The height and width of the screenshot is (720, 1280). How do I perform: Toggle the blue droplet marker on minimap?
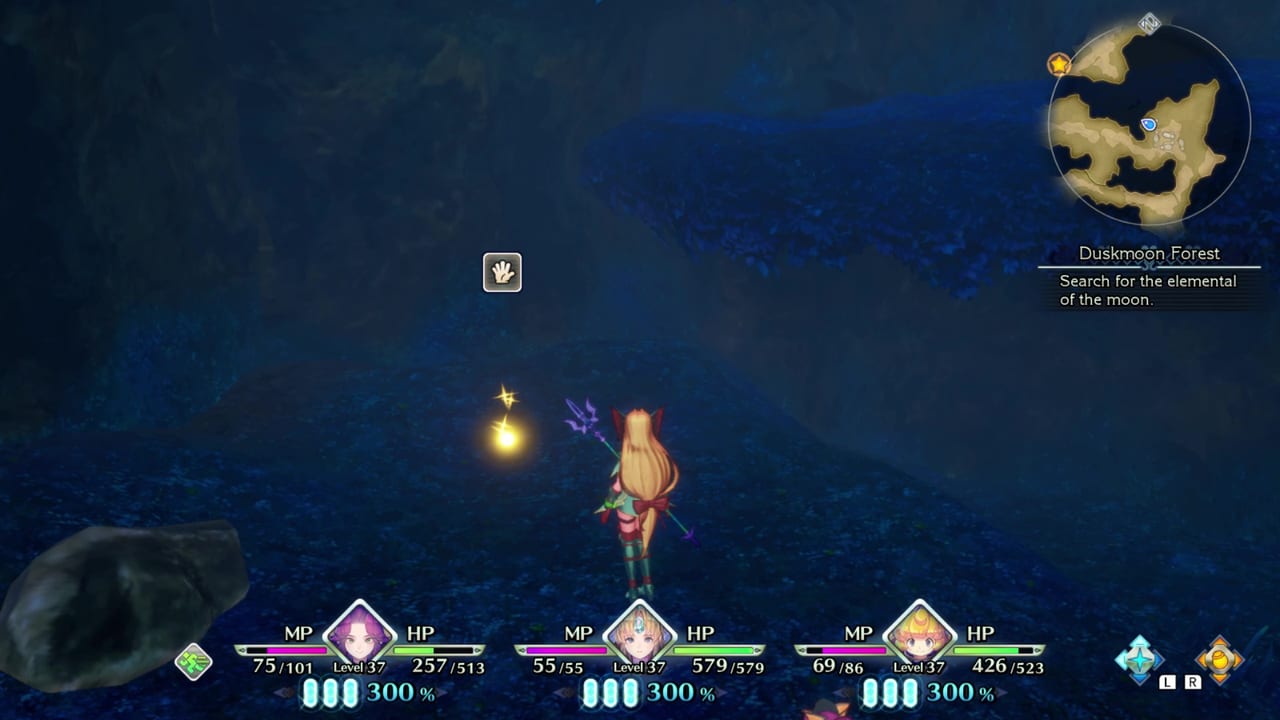[1151, 122]
